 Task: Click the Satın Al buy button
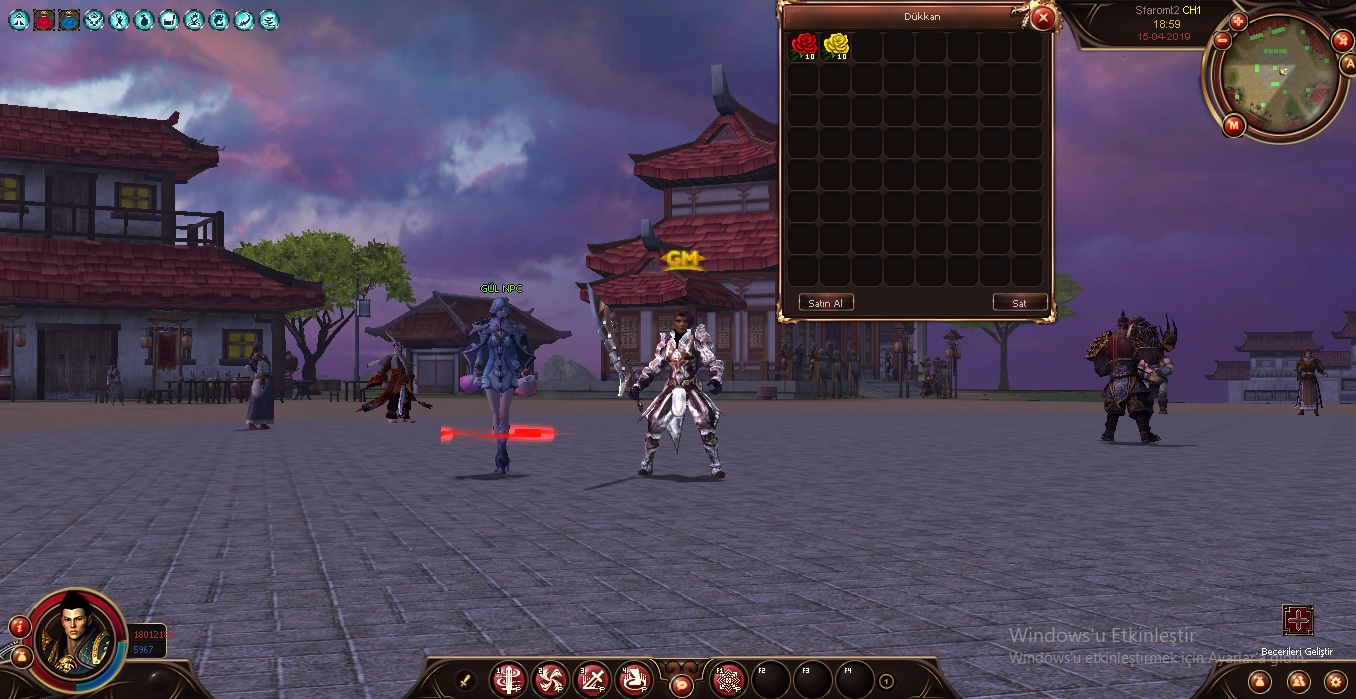click(x=826, y=302)
